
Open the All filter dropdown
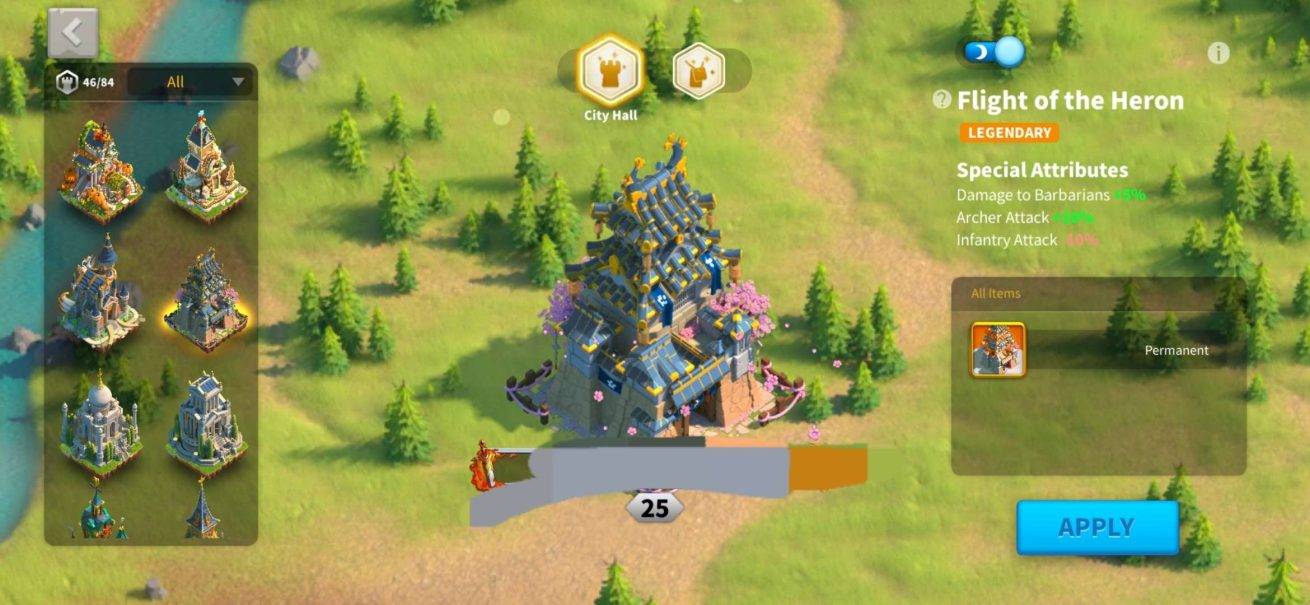(190, 82)
